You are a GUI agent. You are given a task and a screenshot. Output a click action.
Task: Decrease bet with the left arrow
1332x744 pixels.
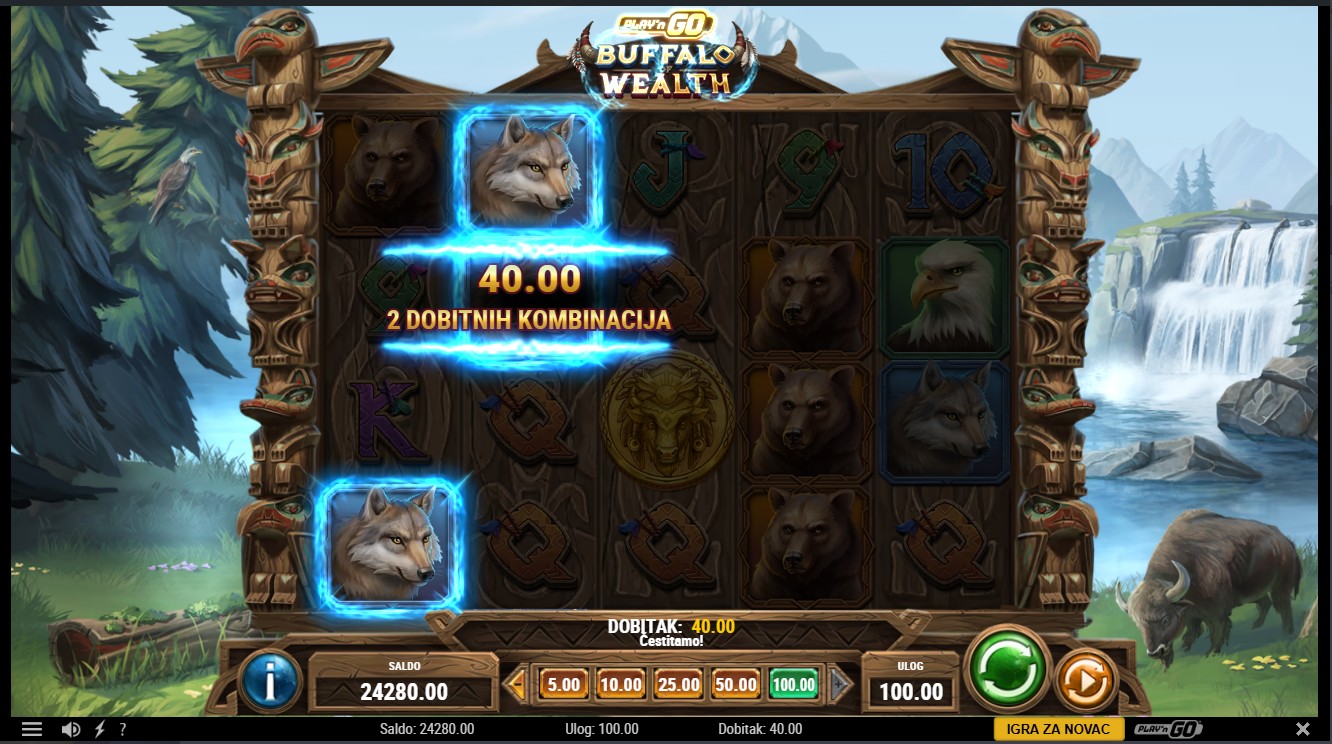click(x=516, y=685)
